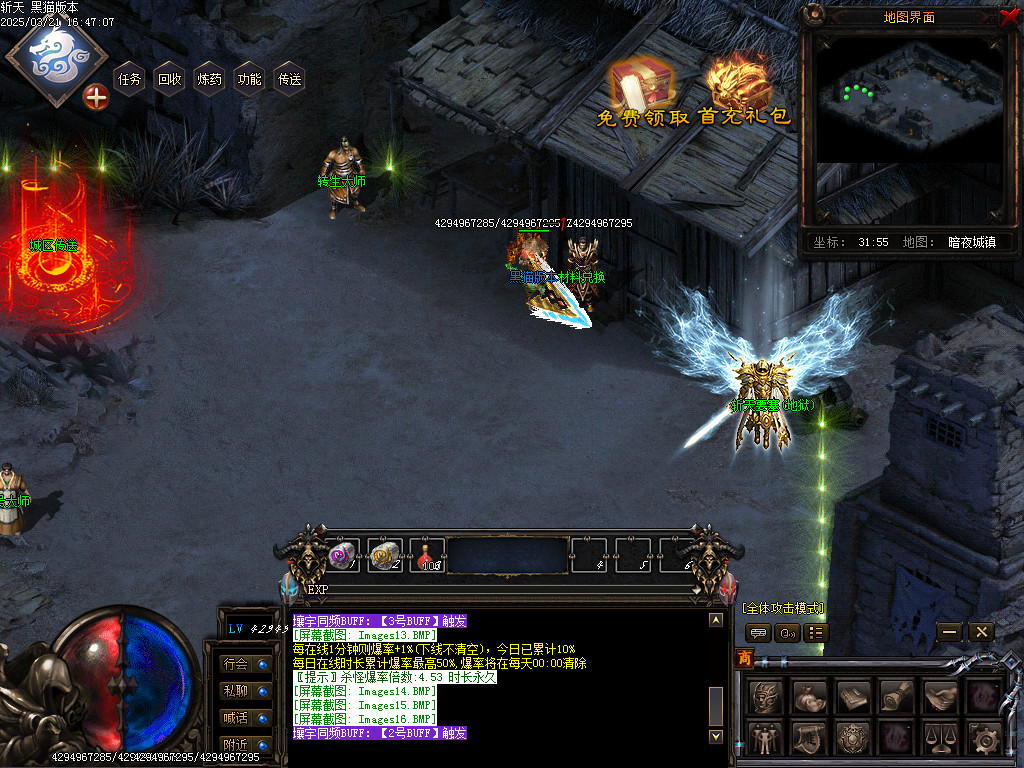Screen dimensions: 1024x768
Task: Click the red plus button
Action: 96,97
